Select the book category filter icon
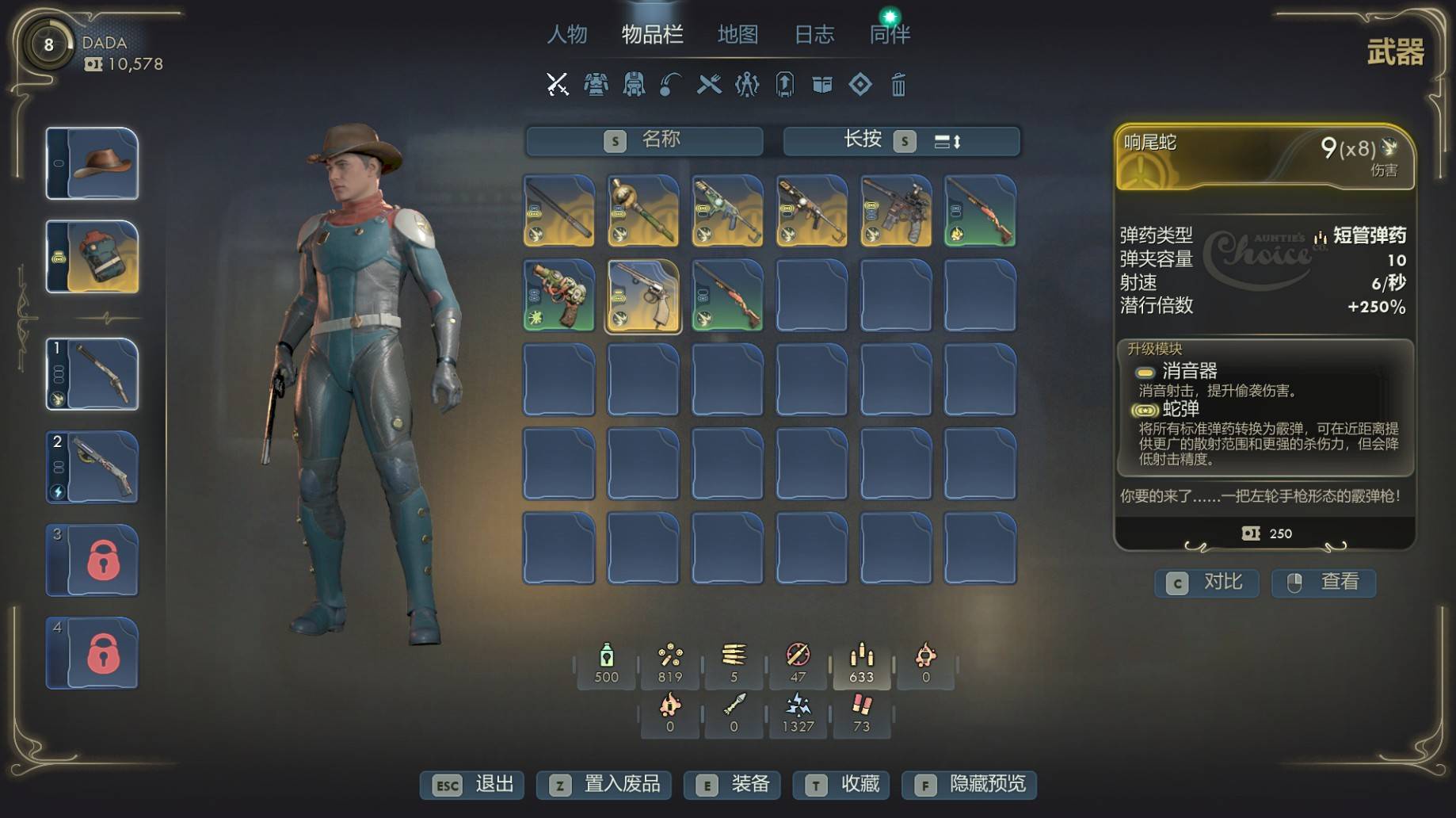Image resolution: width=1456 pixels, height=818 pixels. click(x=822, y=84)
